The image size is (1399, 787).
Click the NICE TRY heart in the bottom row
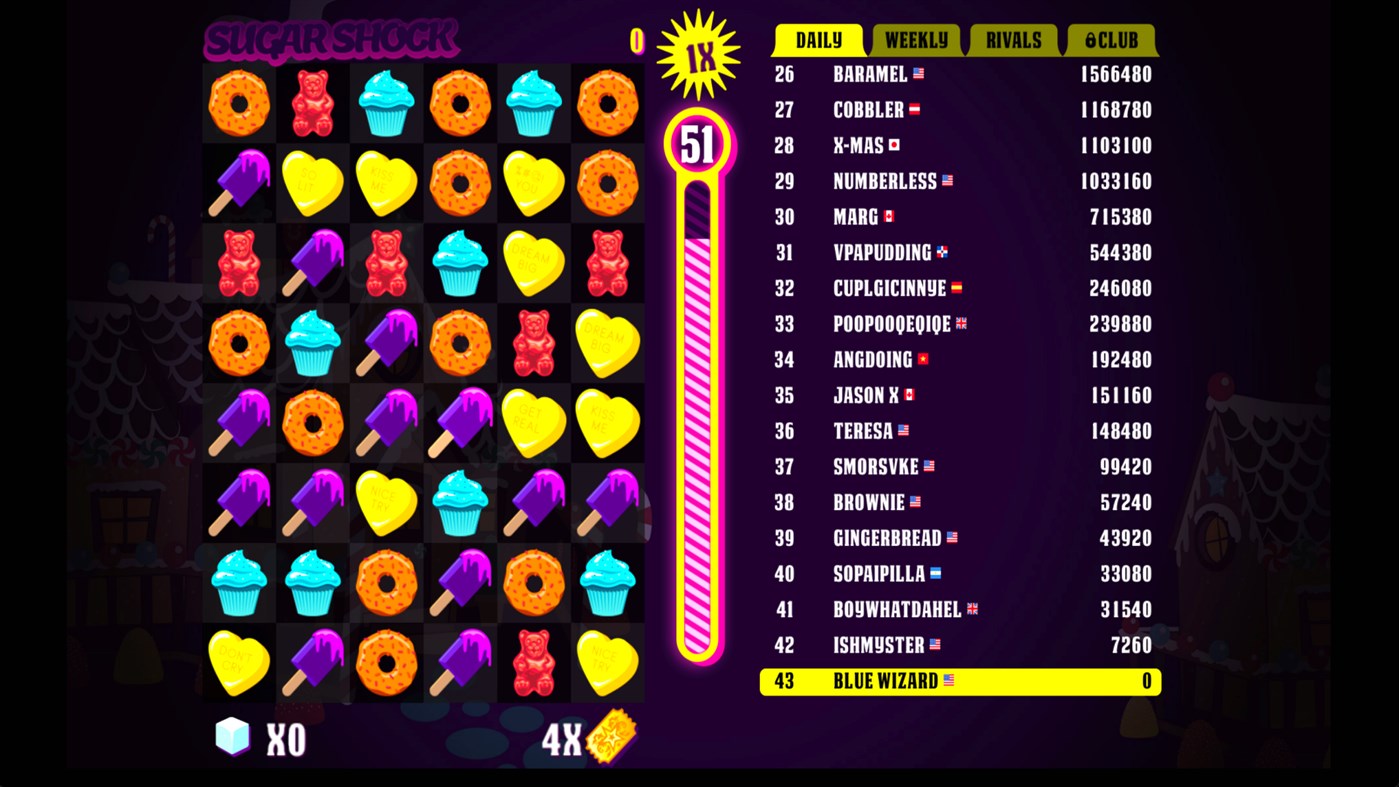click(x=606, y=661)
